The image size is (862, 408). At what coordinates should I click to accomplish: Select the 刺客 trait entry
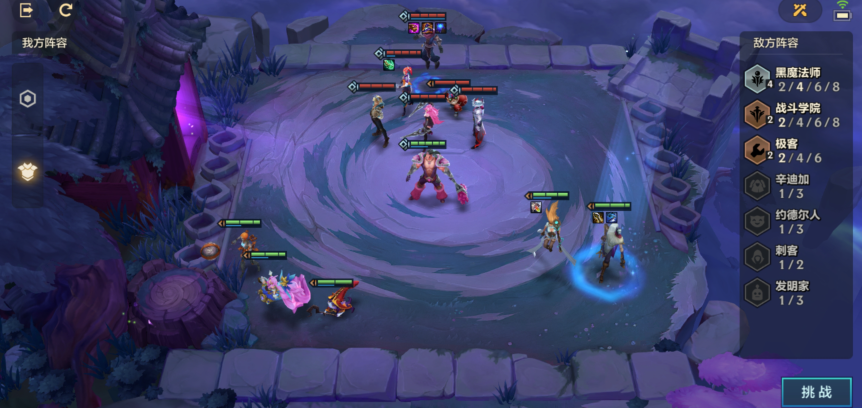(796, 258)
